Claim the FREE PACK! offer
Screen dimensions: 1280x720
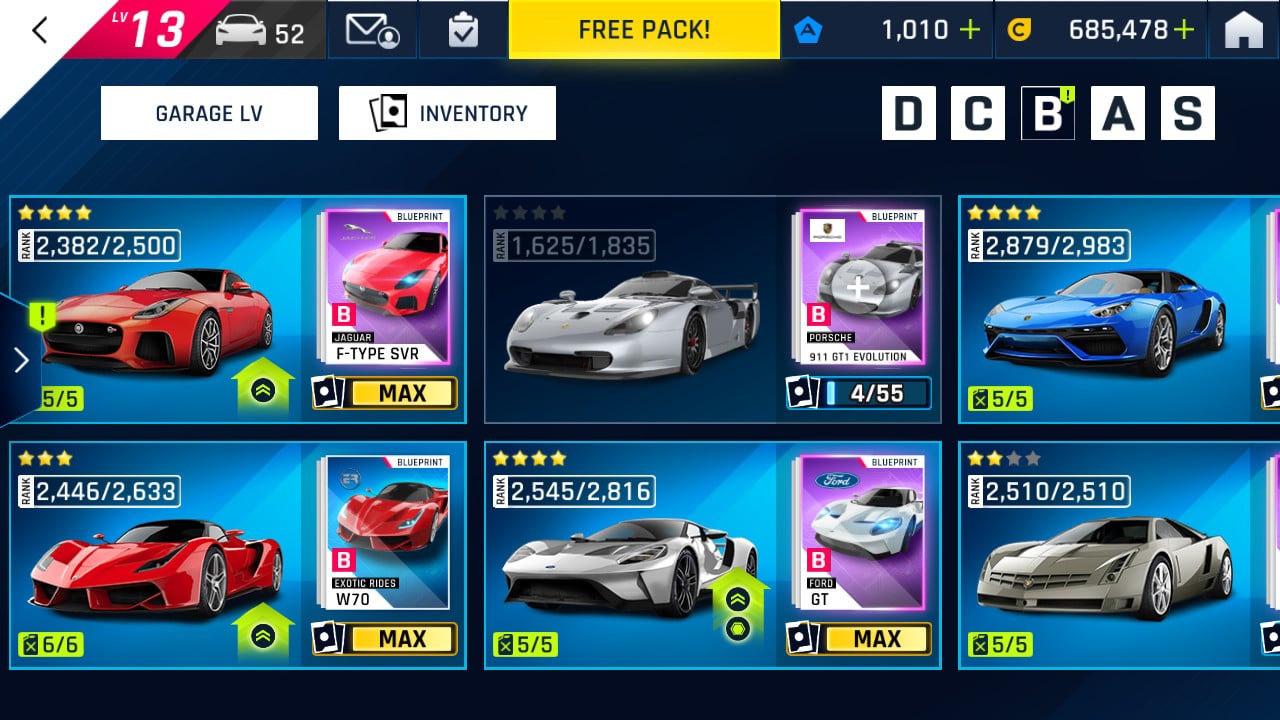pos(644,30)
